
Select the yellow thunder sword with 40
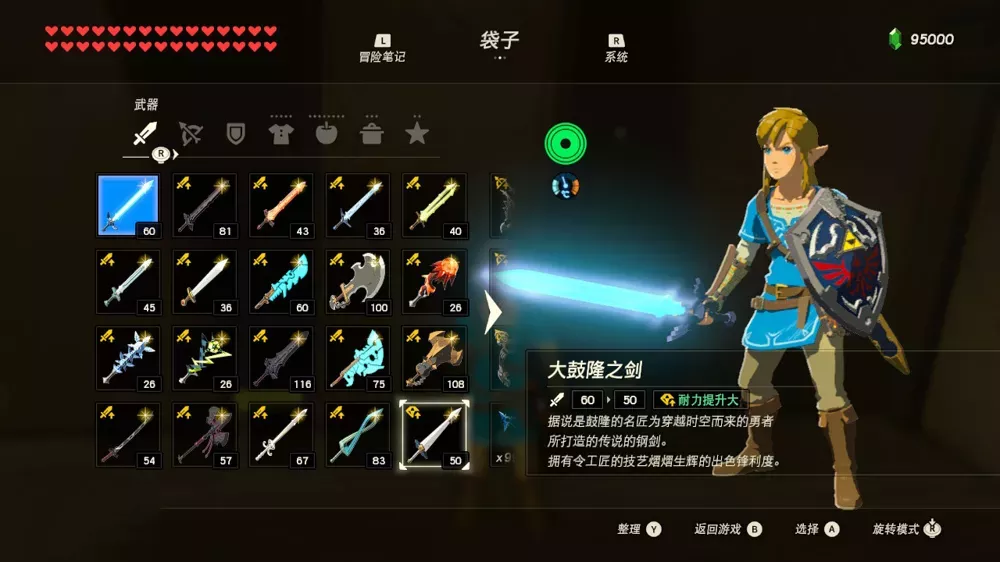pos(434,205)
